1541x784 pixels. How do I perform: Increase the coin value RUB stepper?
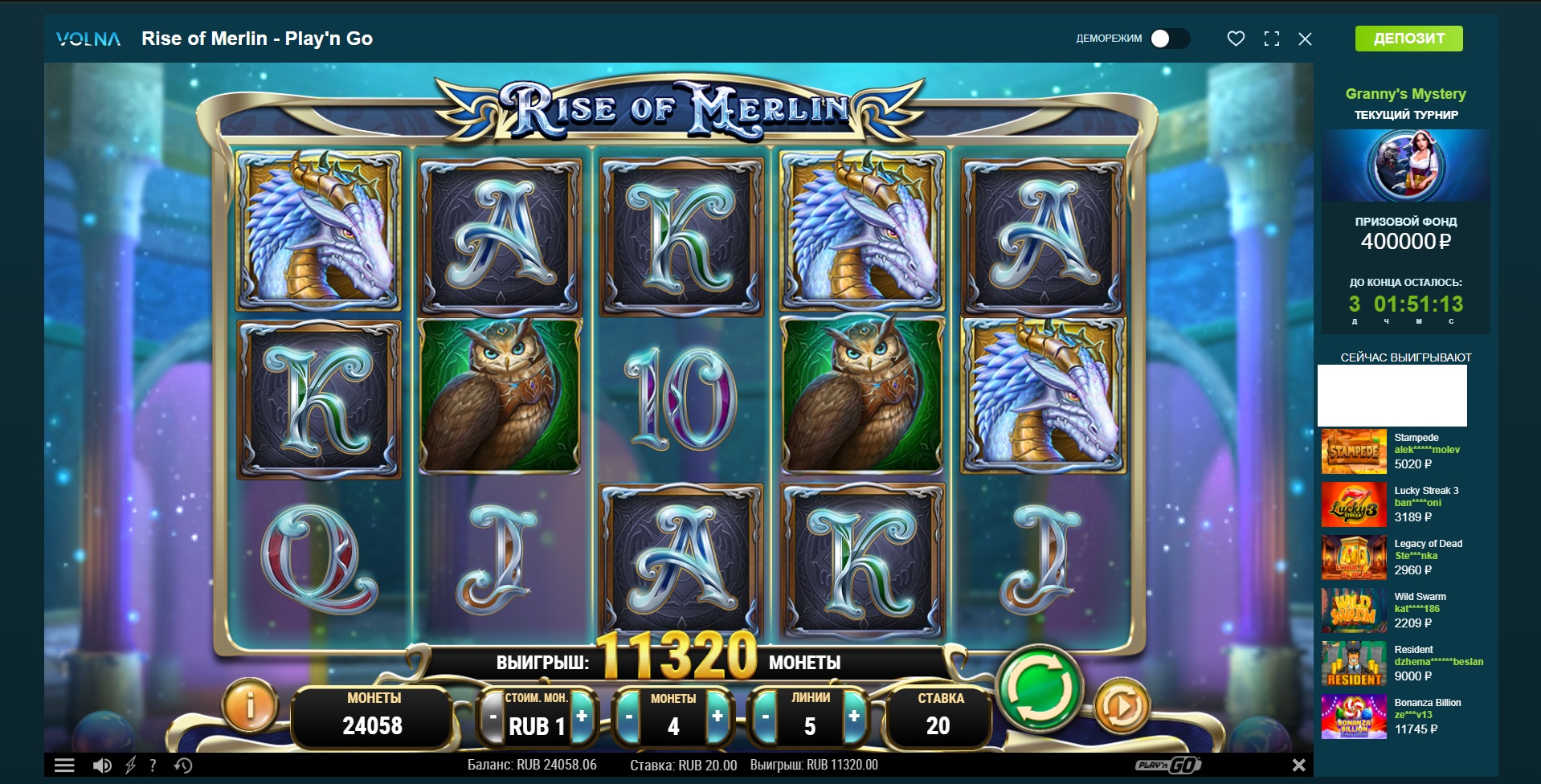[582, 716]
